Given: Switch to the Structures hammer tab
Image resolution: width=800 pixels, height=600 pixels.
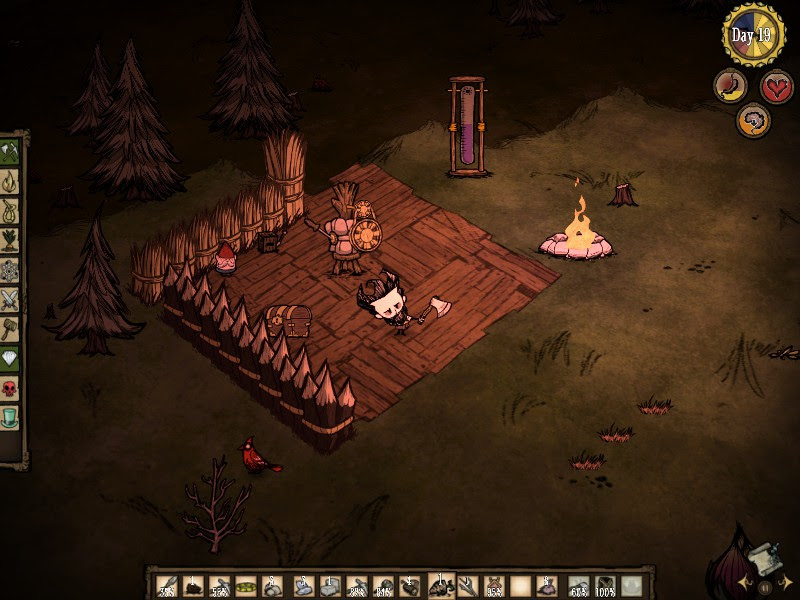Looking at the screenshot, I should pyautogui.click(x=10, y=328).
